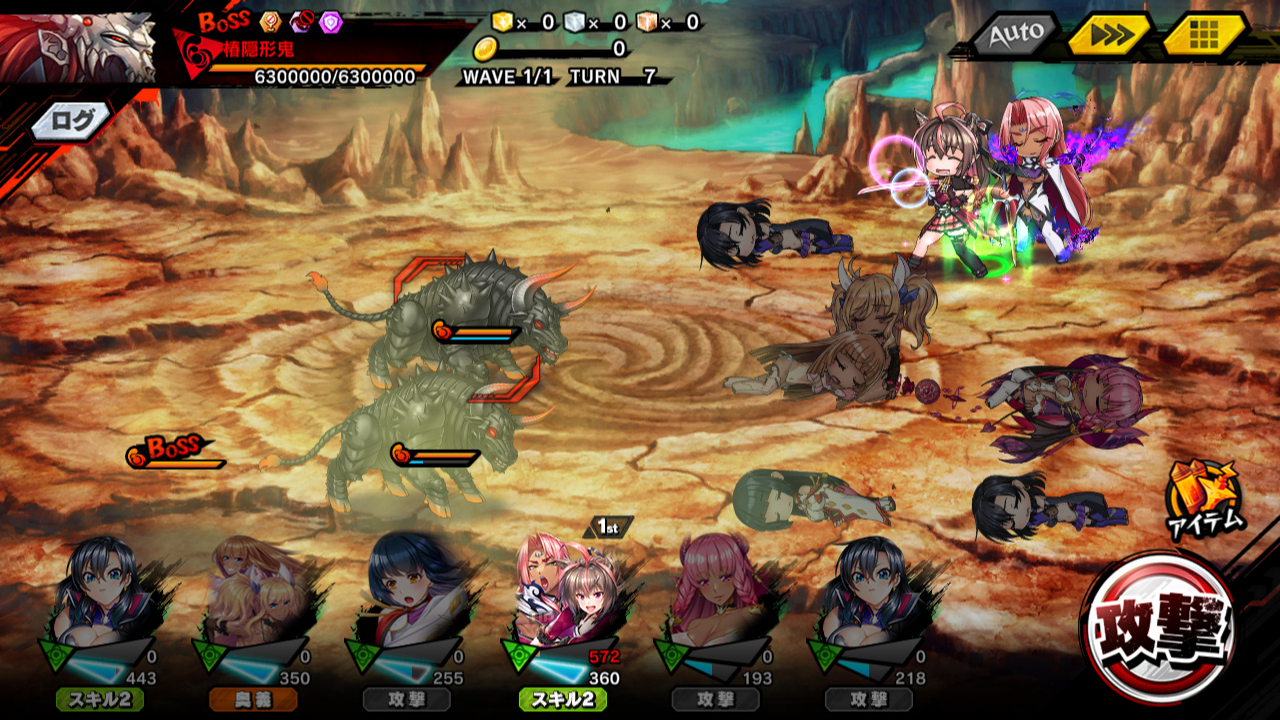Viewport: 1280px width, 720px height.
Task: Activate the triple-arrow fast forward button
Action: coord(1109,36)
